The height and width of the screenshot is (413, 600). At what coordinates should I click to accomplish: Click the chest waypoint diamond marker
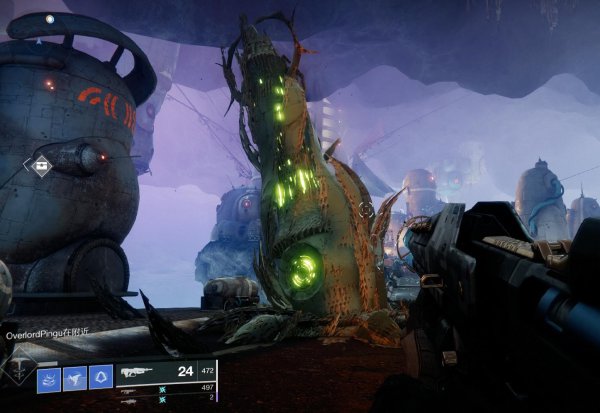coord(41,166)
